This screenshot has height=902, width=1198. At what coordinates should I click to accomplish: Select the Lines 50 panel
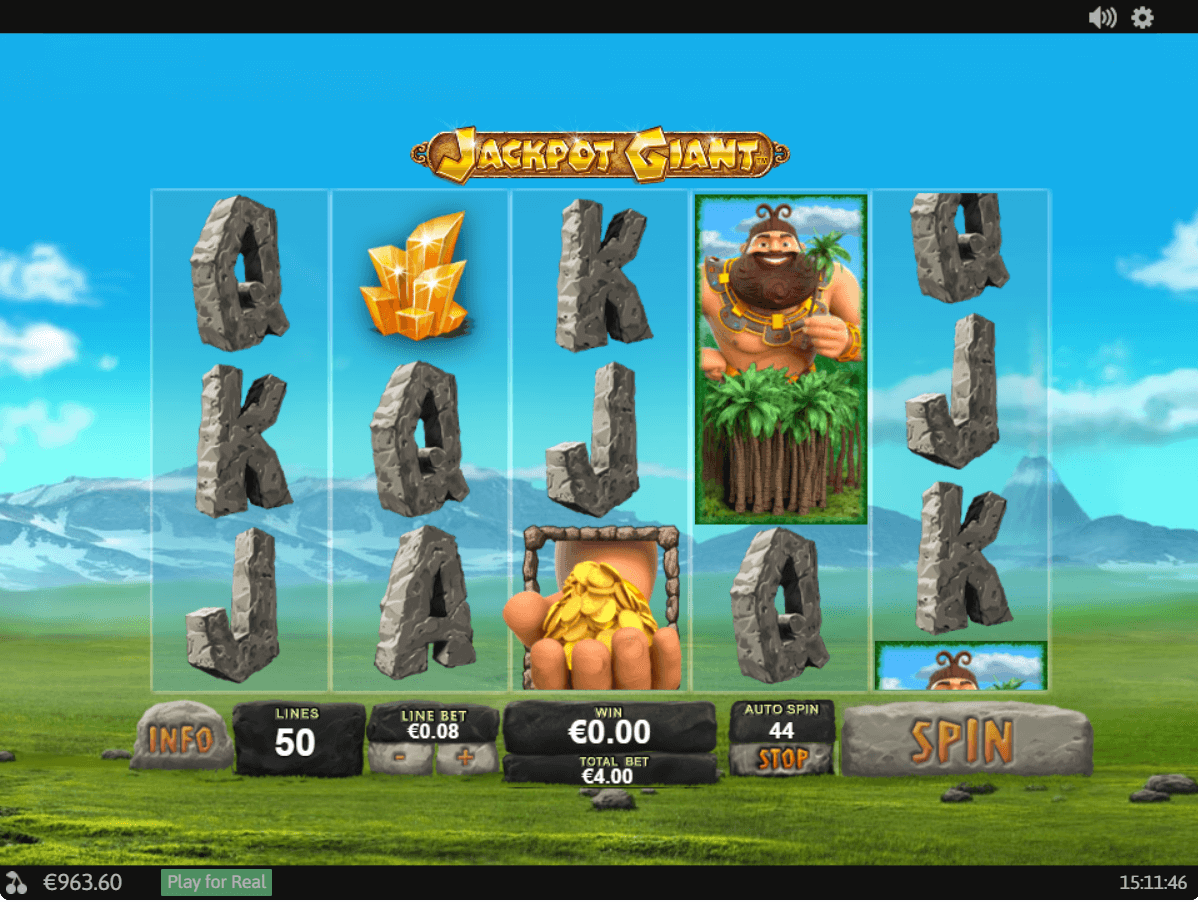click(x=298, y=739)
